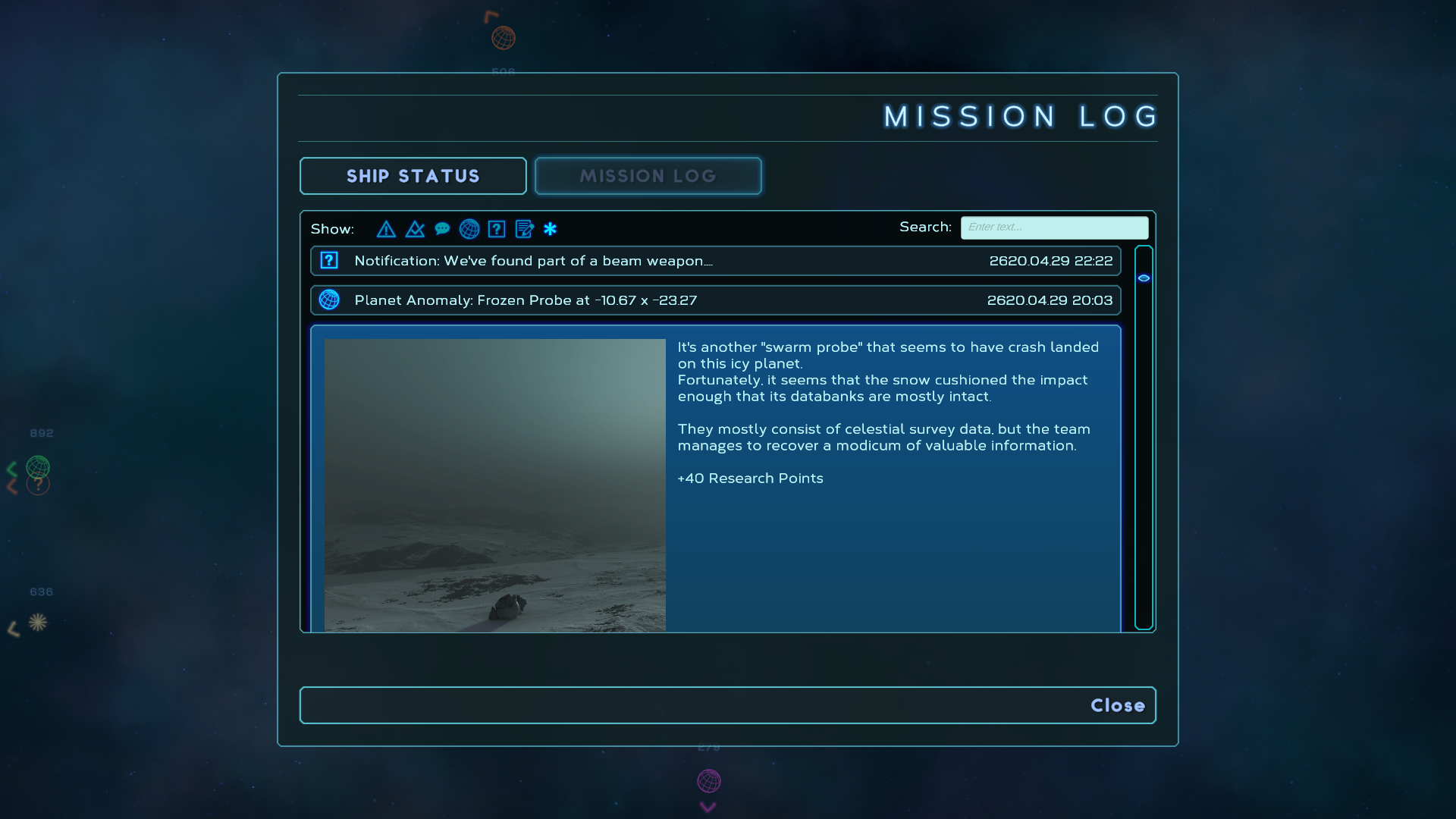
Task: Toggle the question mark notification filter
Action: (x=497, y=229)
